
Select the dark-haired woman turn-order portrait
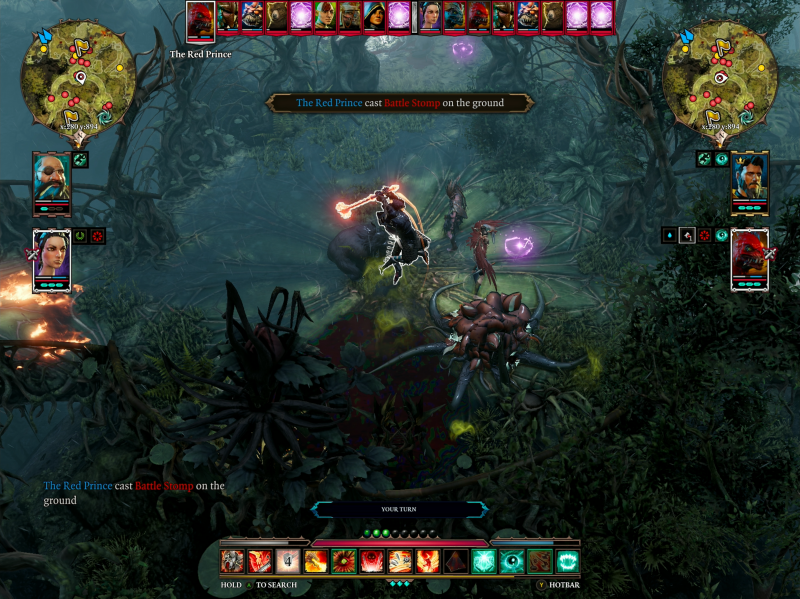coord(430,17)
